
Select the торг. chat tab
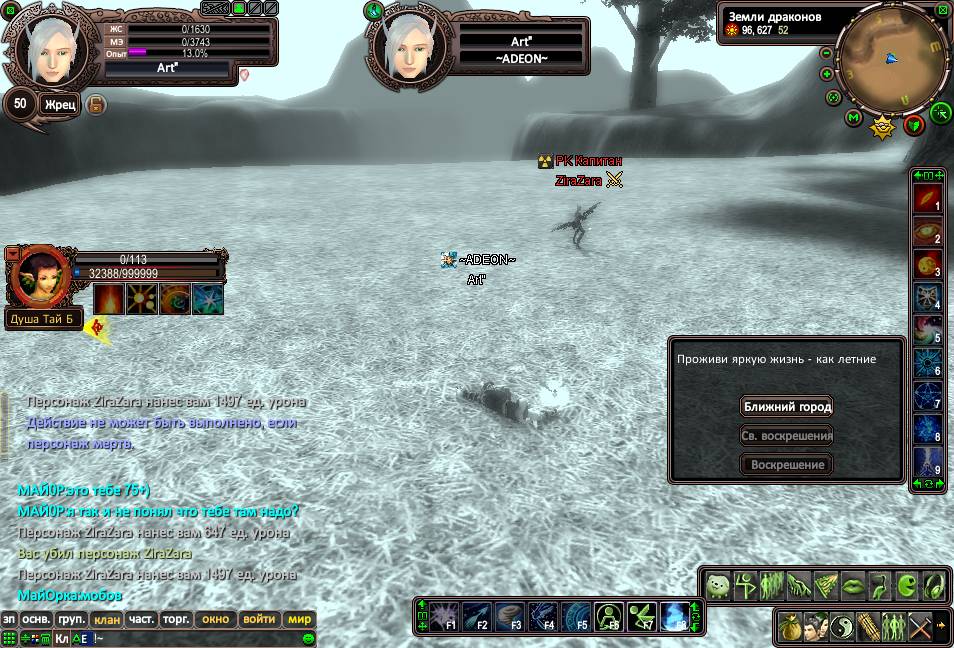(176, 620)
